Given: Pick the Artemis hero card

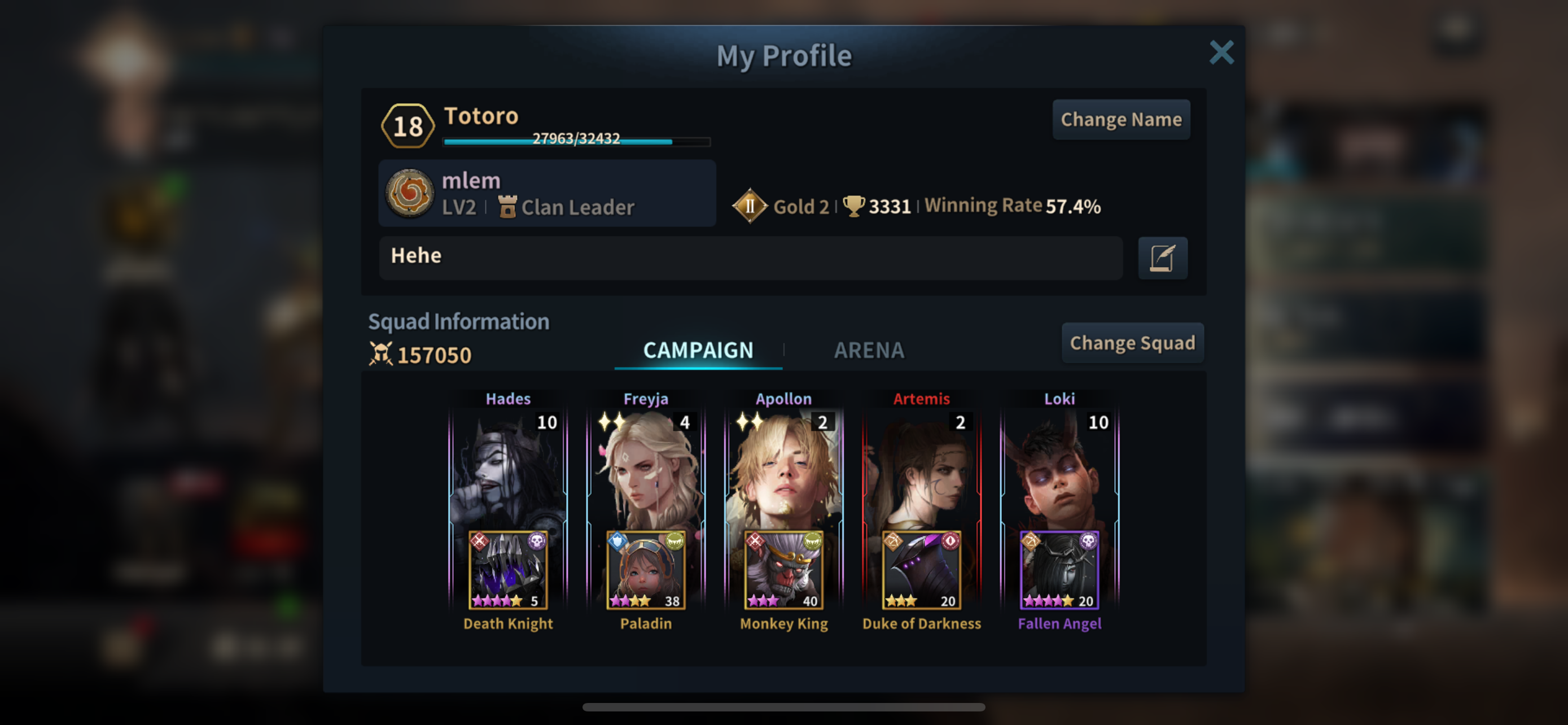Looking at the screenshot, I should (x=921, y=469).
